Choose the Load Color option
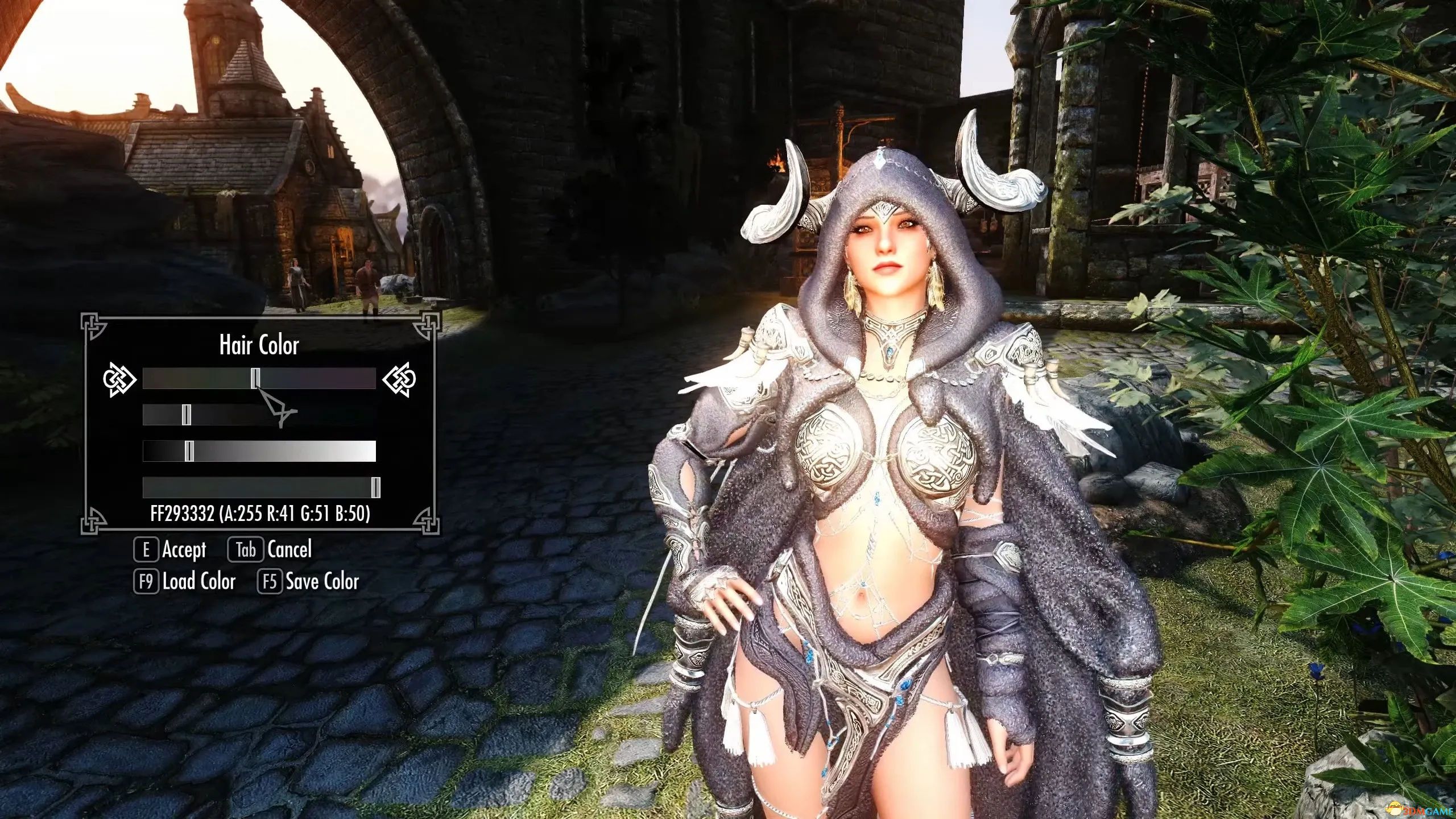 click(x=185, y=582)
